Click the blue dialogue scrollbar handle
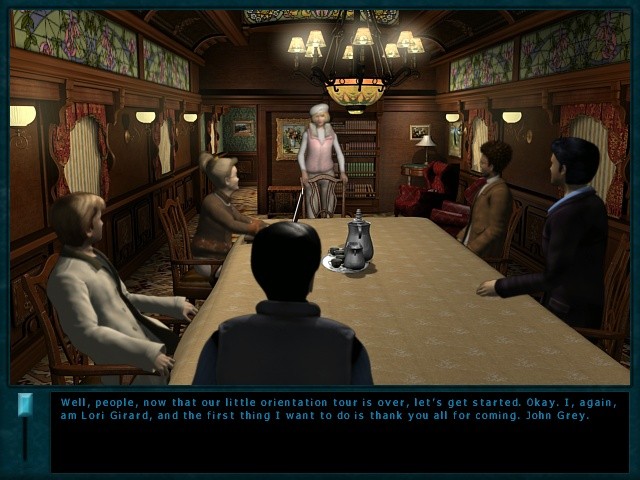This screenshot has height=480, width=640. point(25,405)
